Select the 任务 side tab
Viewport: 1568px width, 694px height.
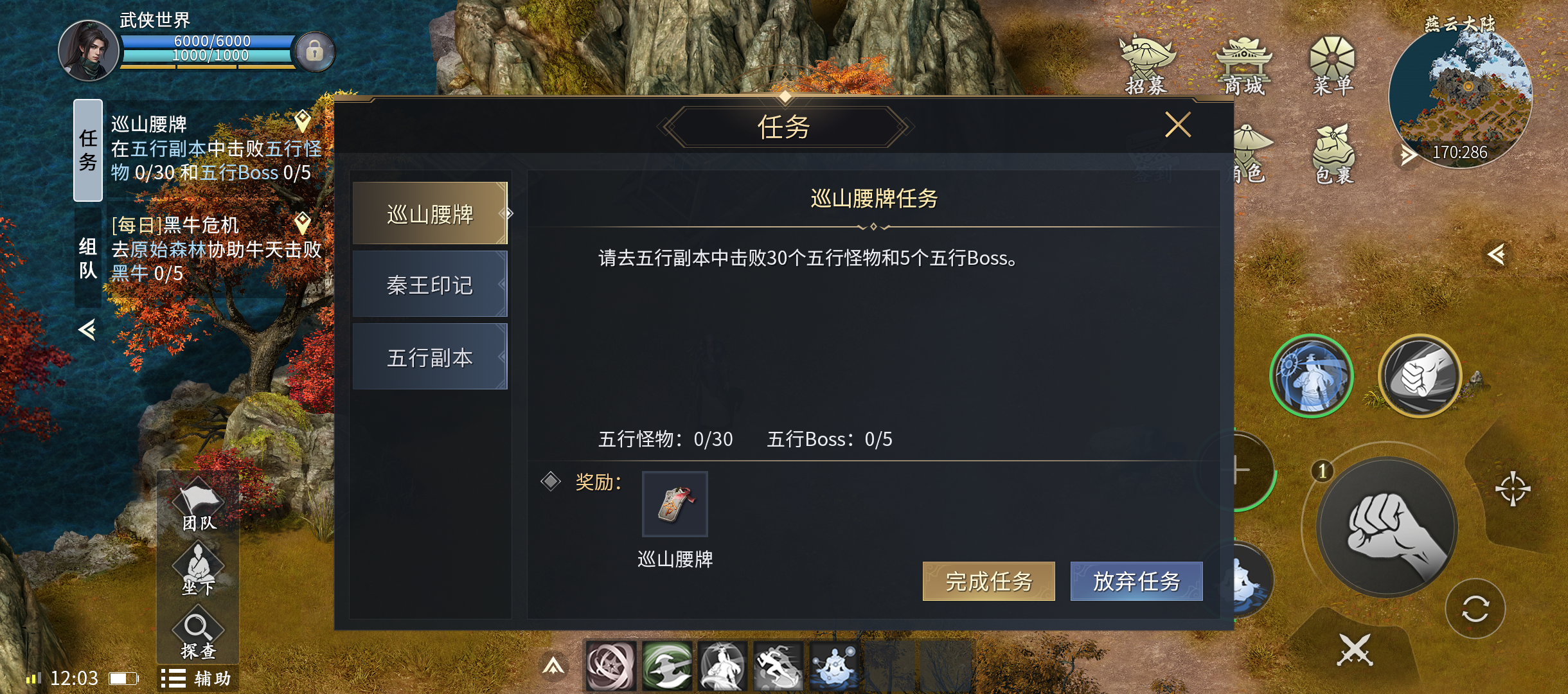pos(88,150)
